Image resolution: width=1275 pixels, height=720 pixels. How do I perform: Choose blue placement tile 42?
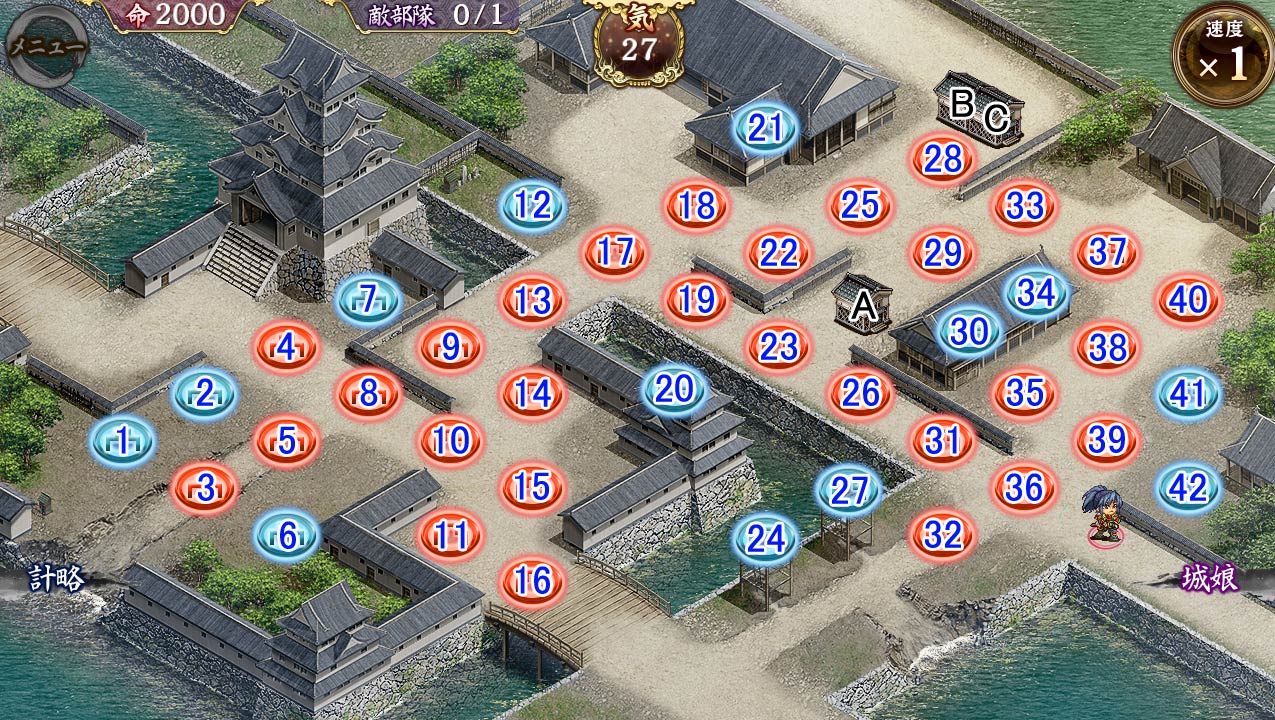[x=1188, y=488]
